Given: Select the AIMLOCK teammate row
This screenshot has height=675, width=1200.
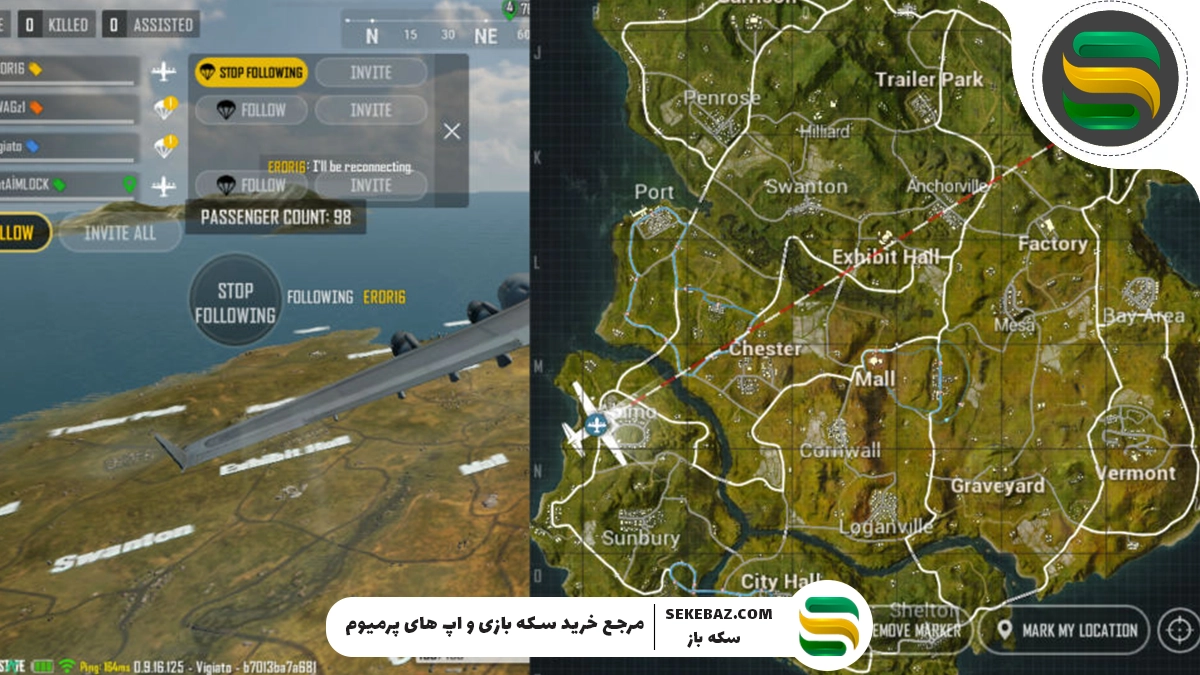Looking at the screenshot, I should point(68,185).
